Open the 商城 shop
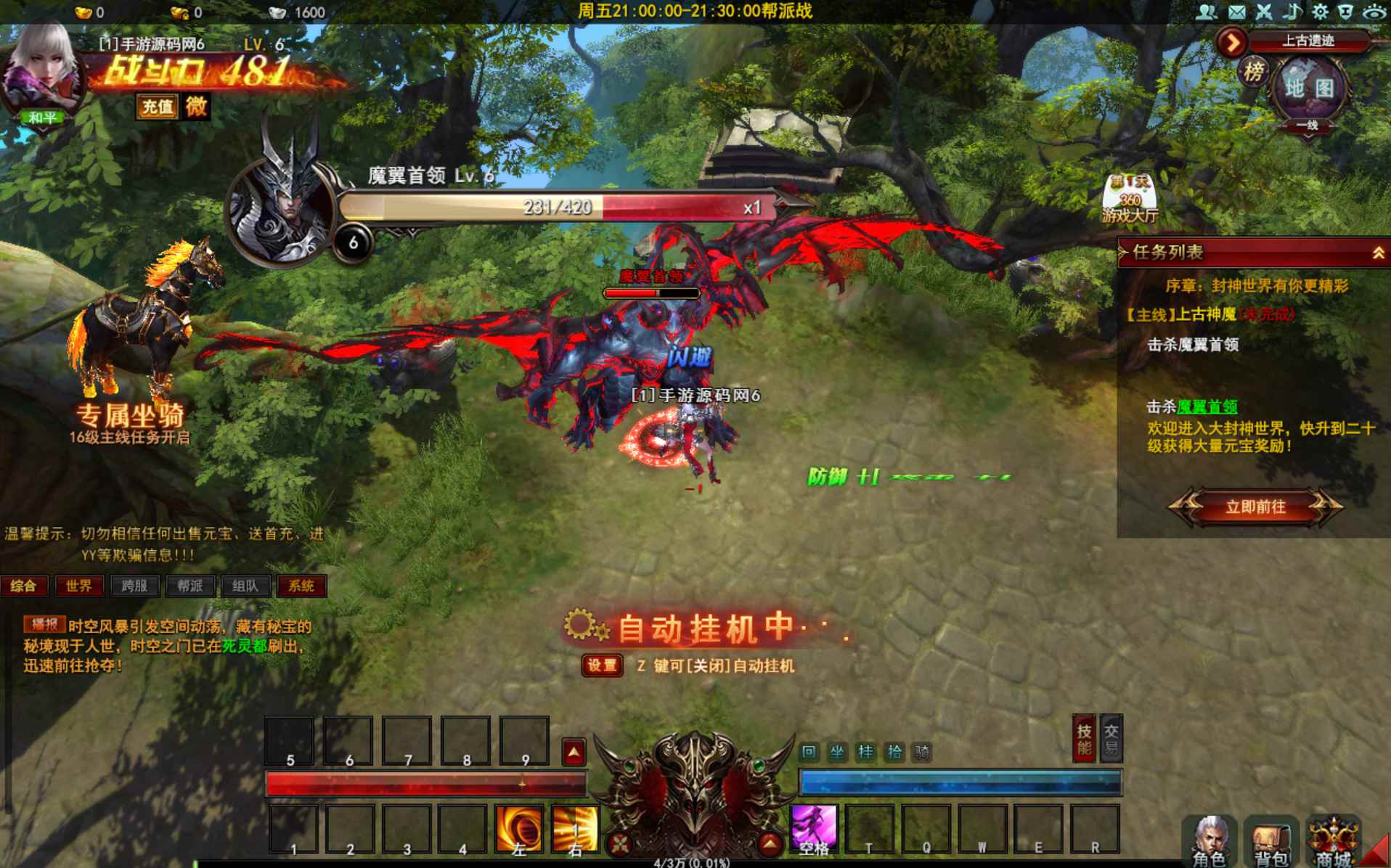Image resolution: width=1391 pixels, height=868 pixels. click(x=1334, y=842)
